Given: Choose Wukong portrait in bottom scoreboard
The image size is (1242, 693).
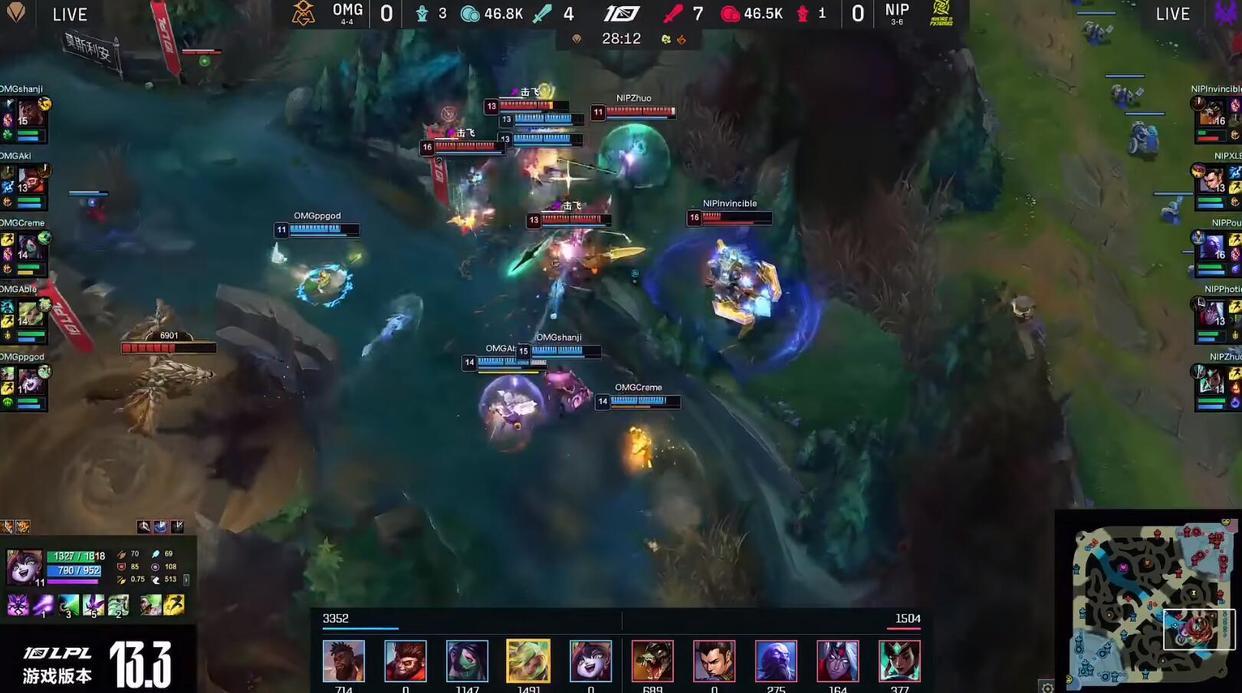Looking at the screenshot, I should click(x=405, y=661).
